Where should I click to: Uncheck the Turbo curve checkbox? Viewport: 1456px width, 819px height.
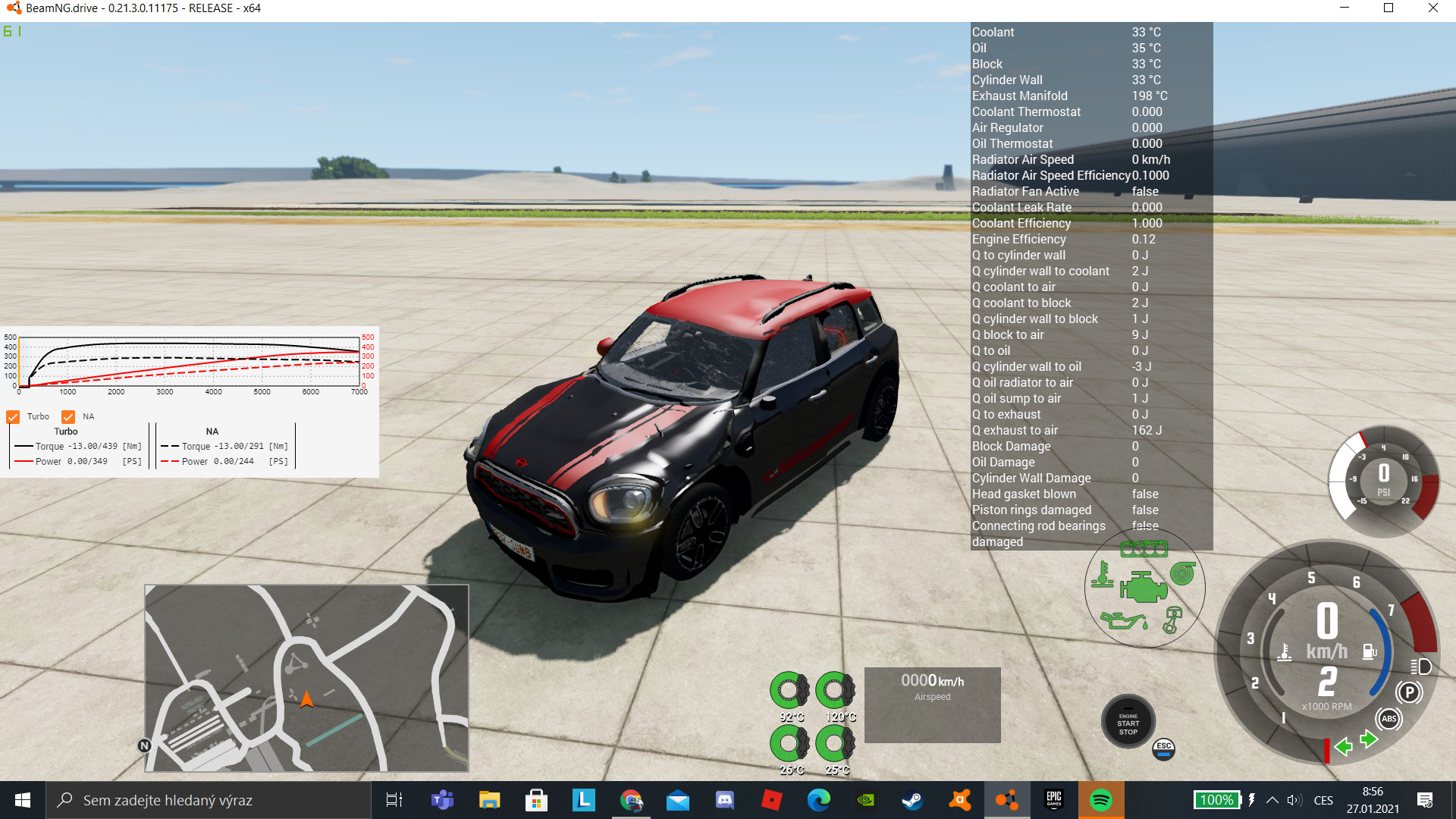tap(12, 416)
